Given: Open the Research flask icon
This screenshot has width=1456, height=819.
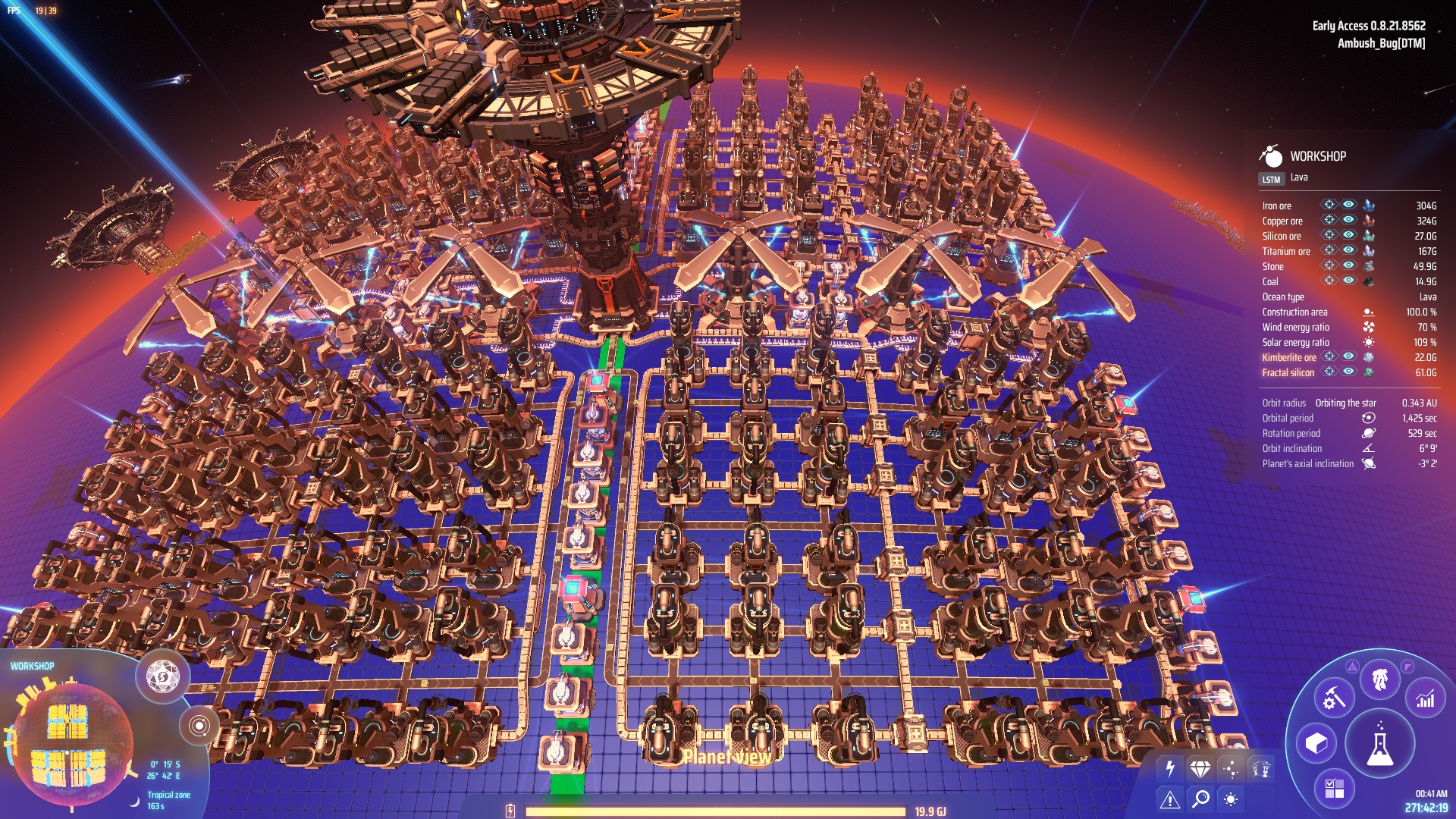Looking at the screenshot, I should point(1379,743).
